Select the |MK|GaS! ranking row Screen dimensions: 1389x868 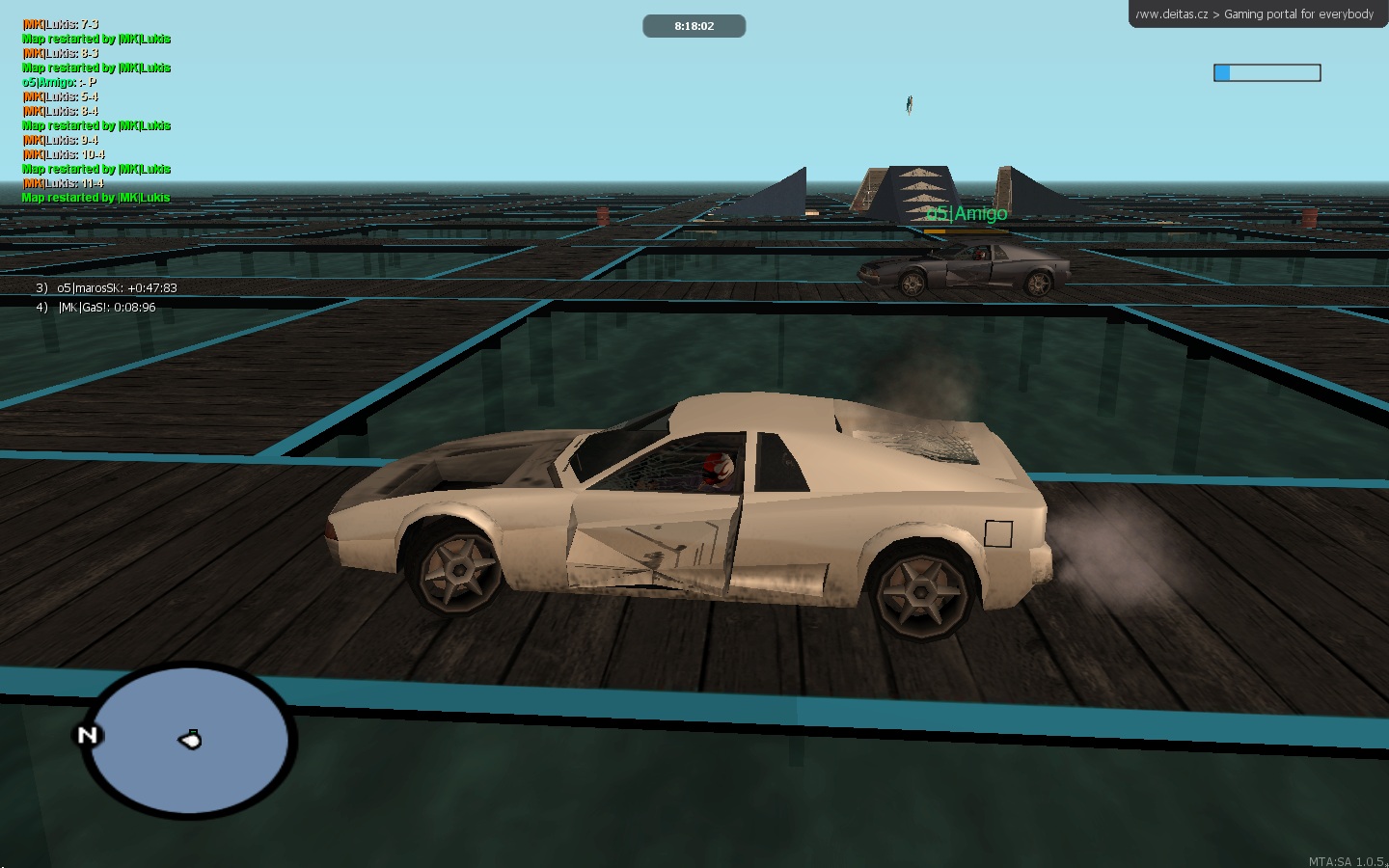click(x=96, y=308)
